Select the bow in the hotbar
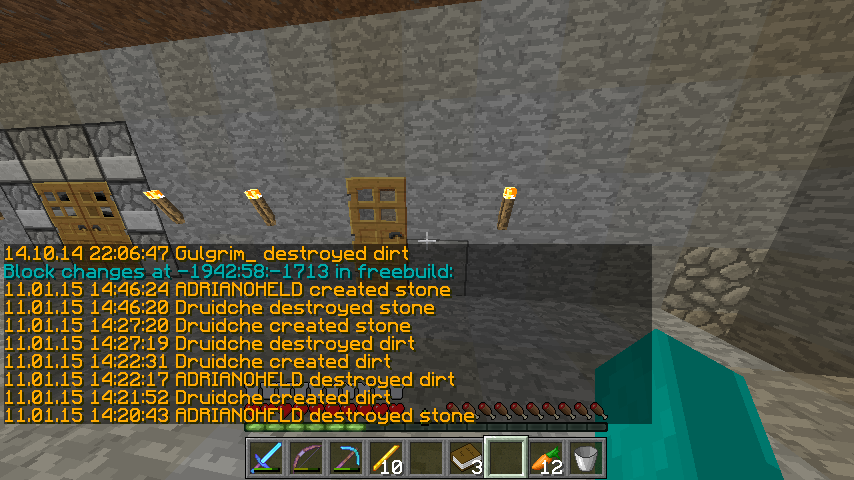The image size is (854, 480). (305, 458)
